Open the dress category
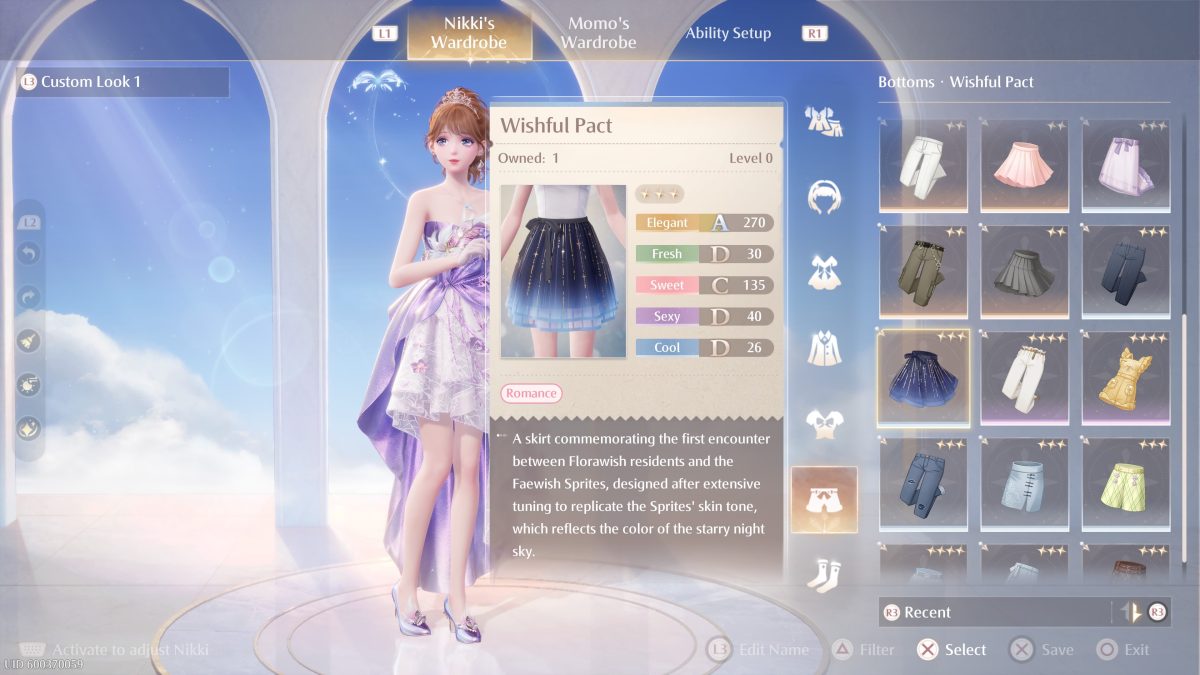 click(824, 272)
